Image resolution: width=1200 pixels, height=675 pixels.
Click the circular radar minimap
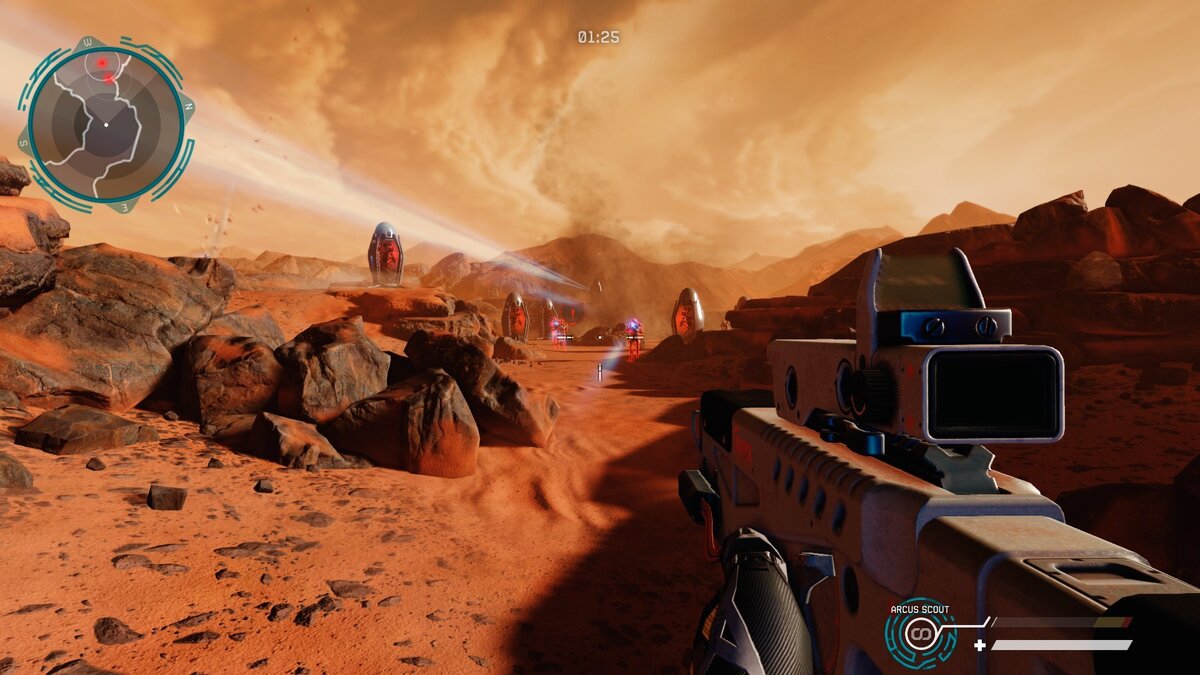(105, 124)
